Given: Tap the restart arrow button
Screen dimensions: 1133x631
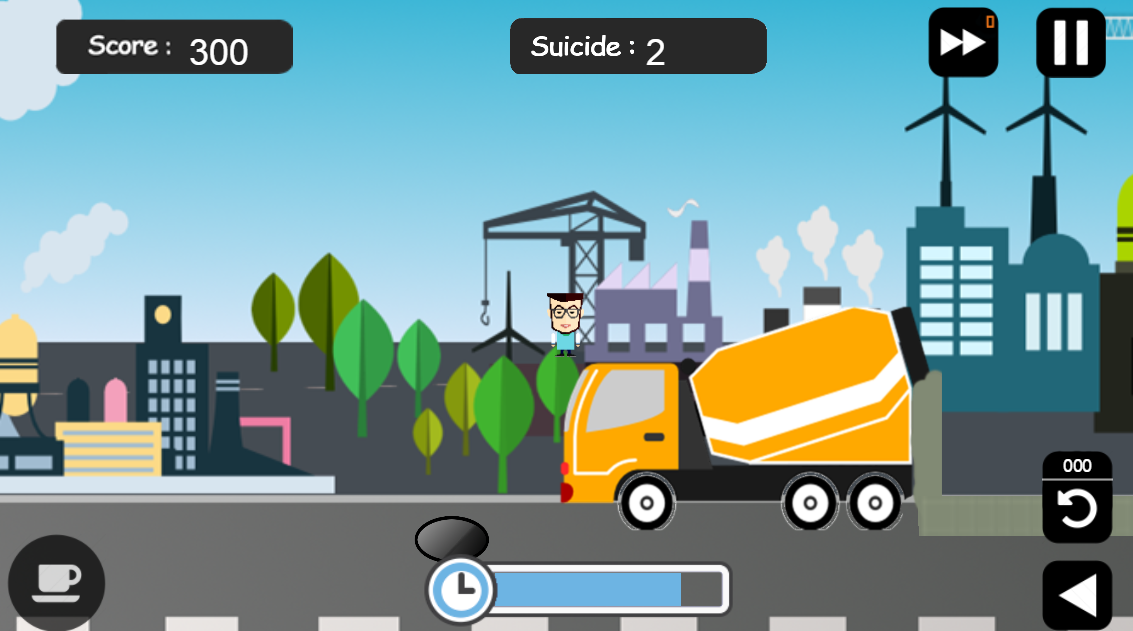Looking at the screenshot, I should 1077,509.
